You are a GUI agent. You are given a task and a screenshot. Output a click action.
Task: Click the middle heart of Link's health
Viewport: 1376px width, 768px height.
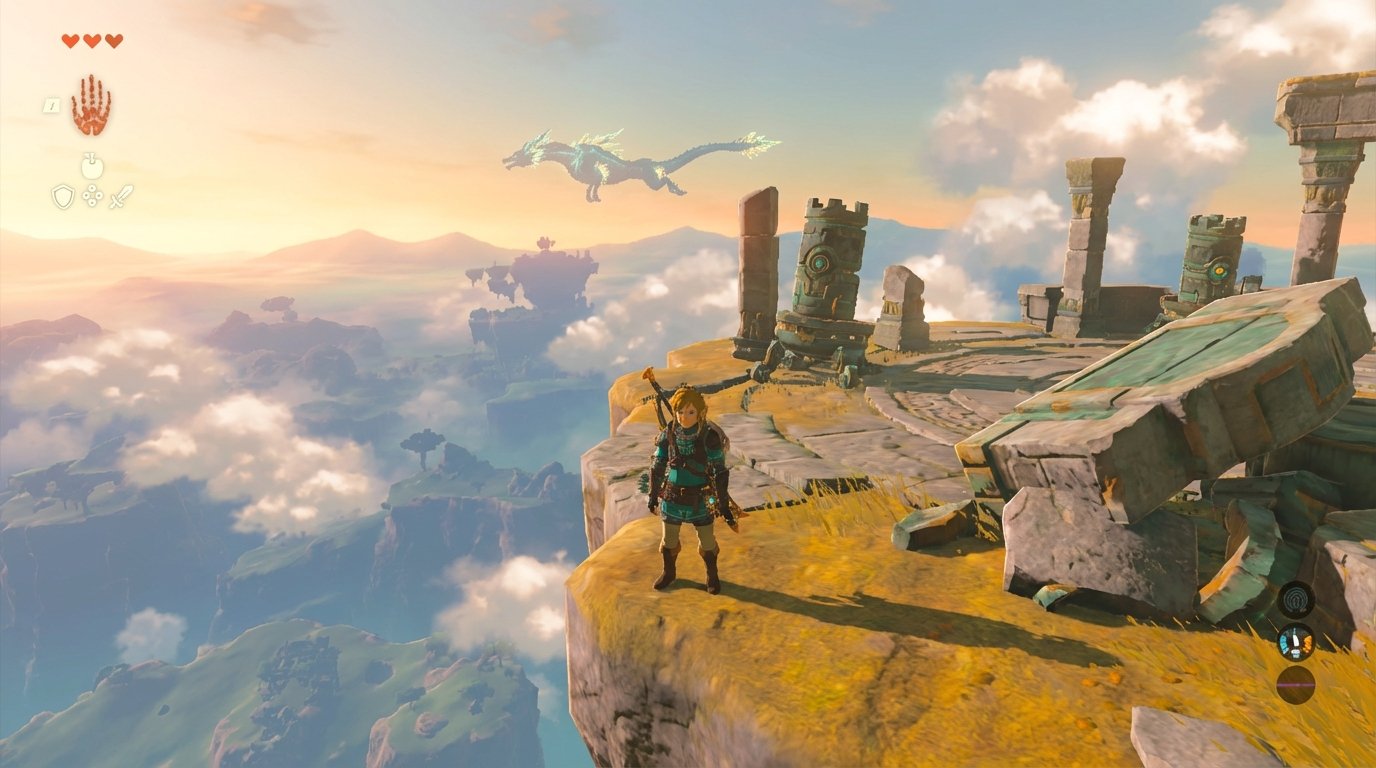91,40
